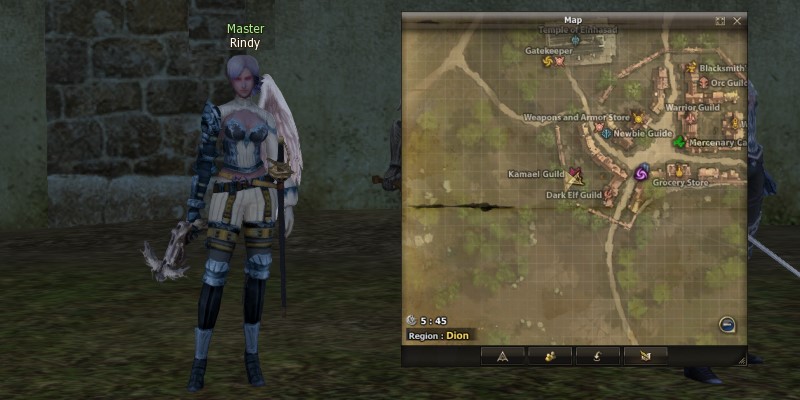The image size is (800, 400).
Task: Click the gold figures button under the map
Action: [x=550, y=355]
